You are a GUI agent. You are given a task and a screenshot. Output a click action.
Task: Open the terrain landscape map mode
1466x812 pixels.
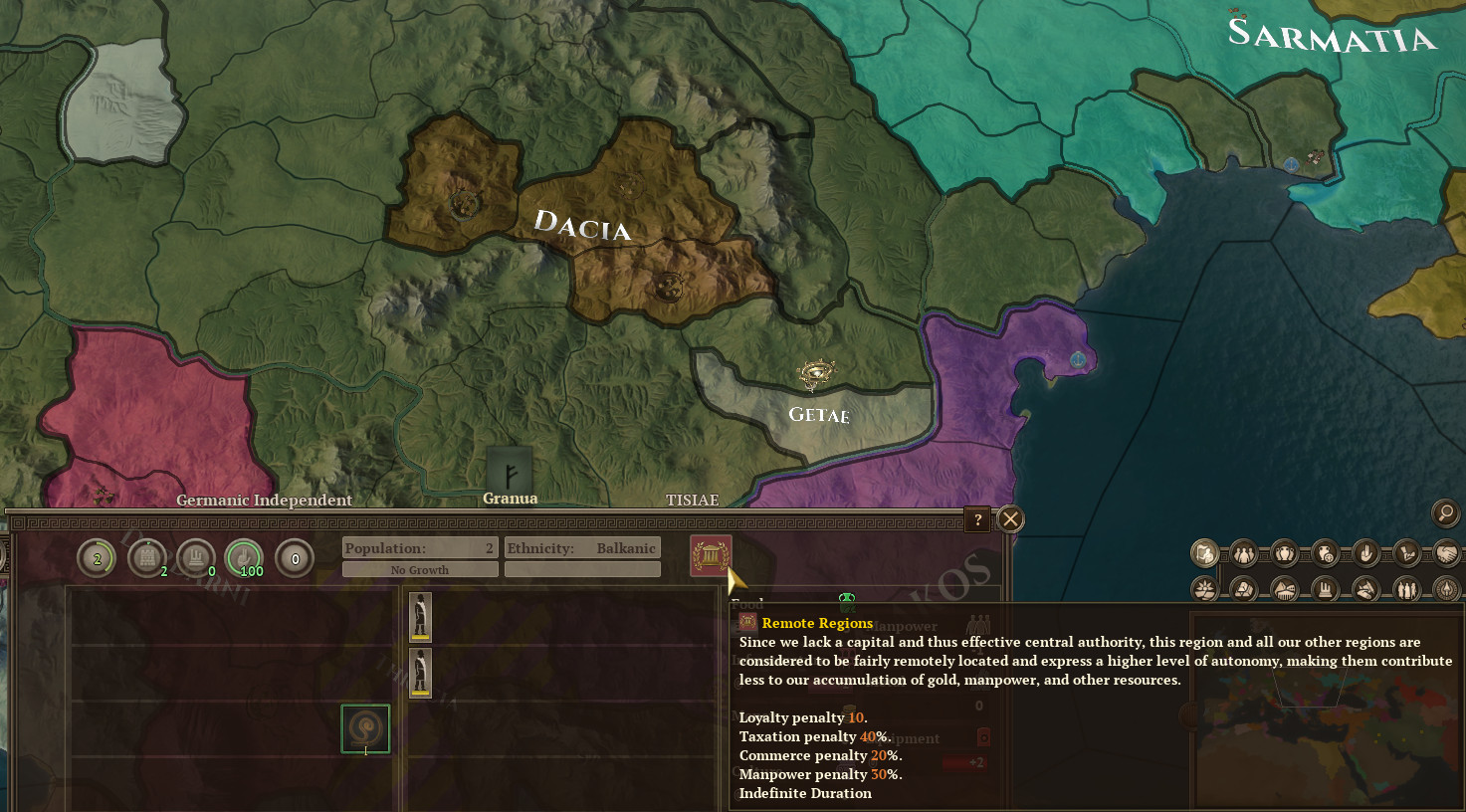[x=1284, y=589]
